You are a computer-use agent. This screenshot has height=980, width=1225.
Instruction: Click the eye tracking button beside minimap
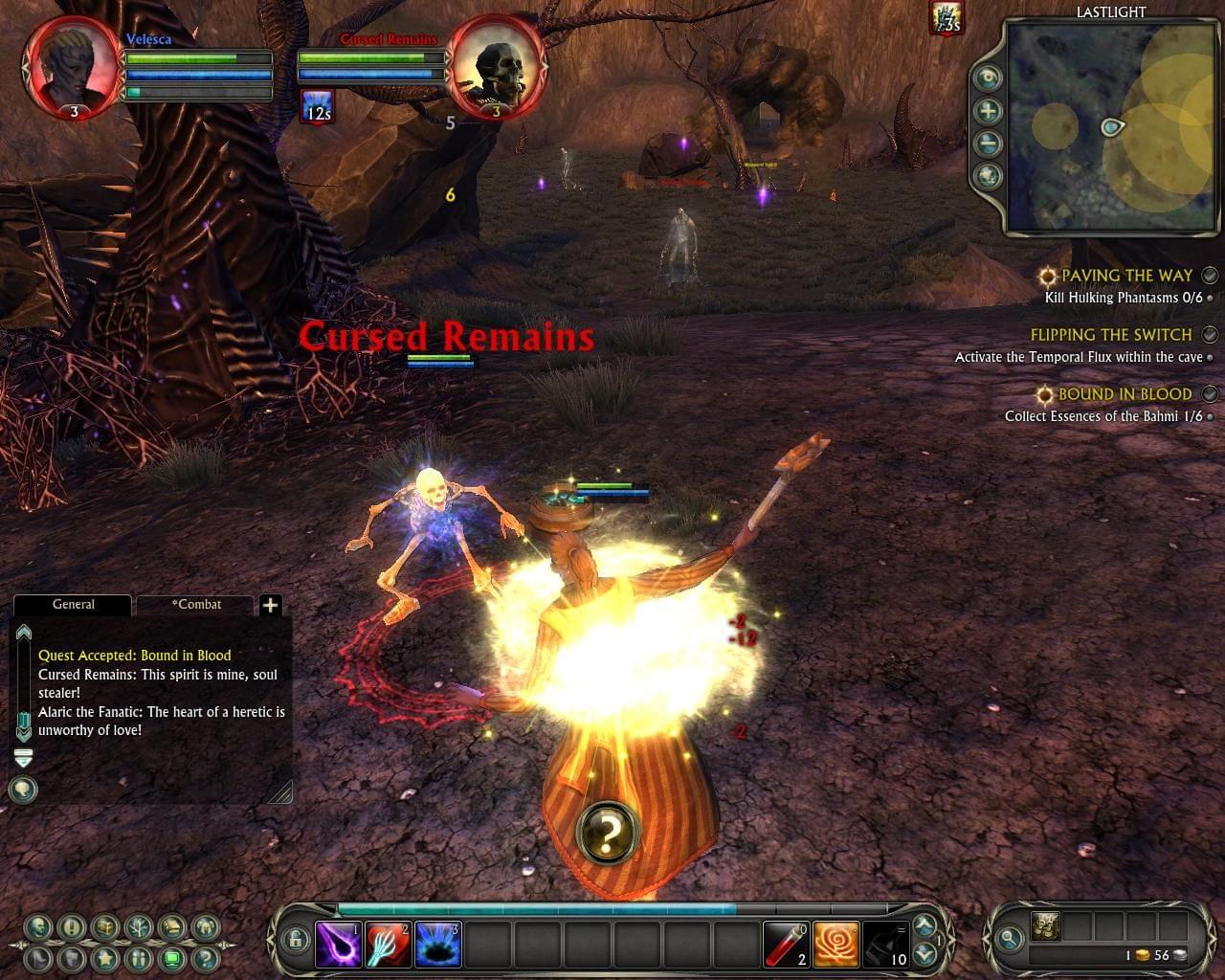[988, 78]
